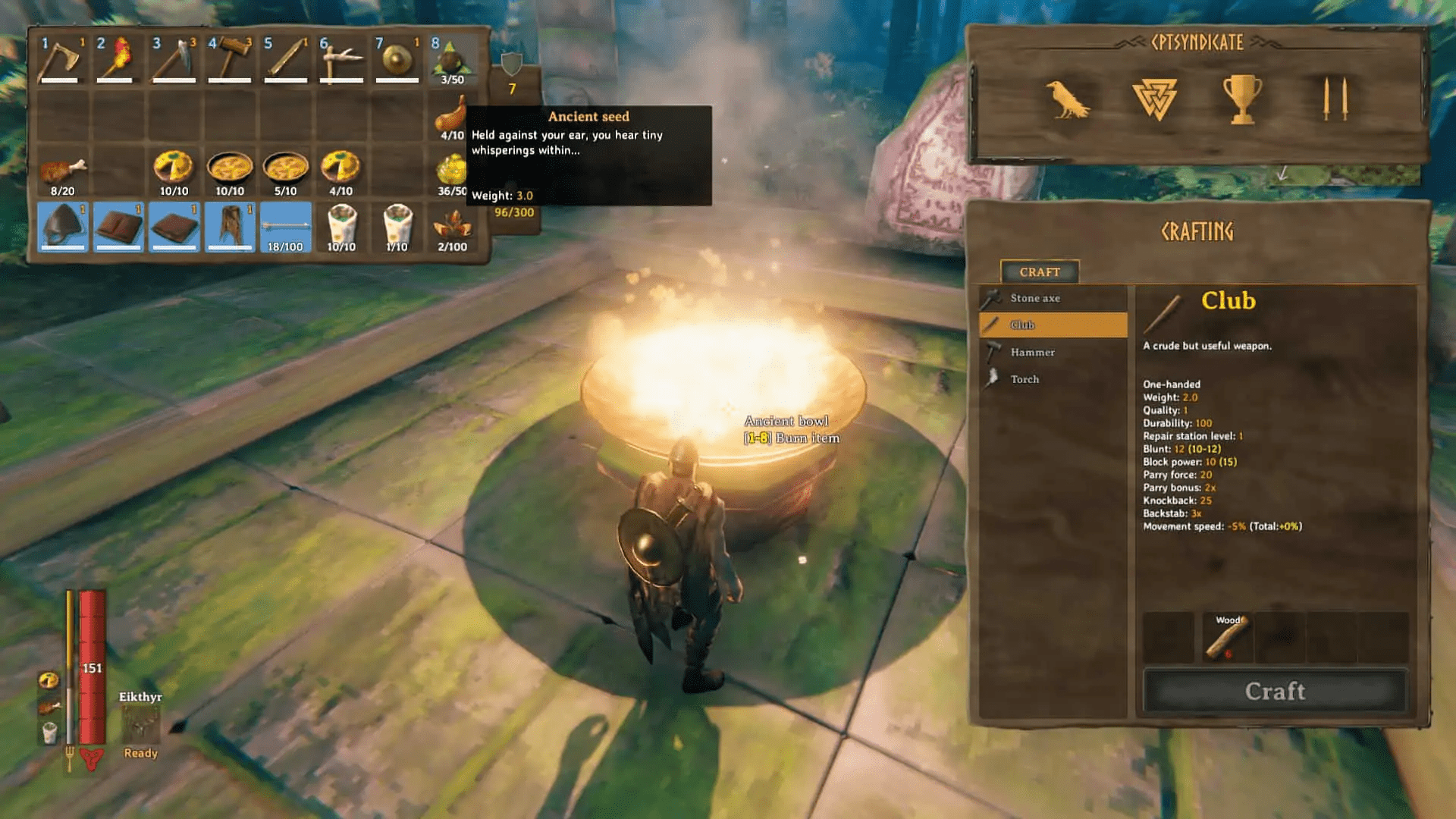Screen dimensions: 1456x819
Task: Select the equipped bronze helmet slot
Action: (64, 227)
